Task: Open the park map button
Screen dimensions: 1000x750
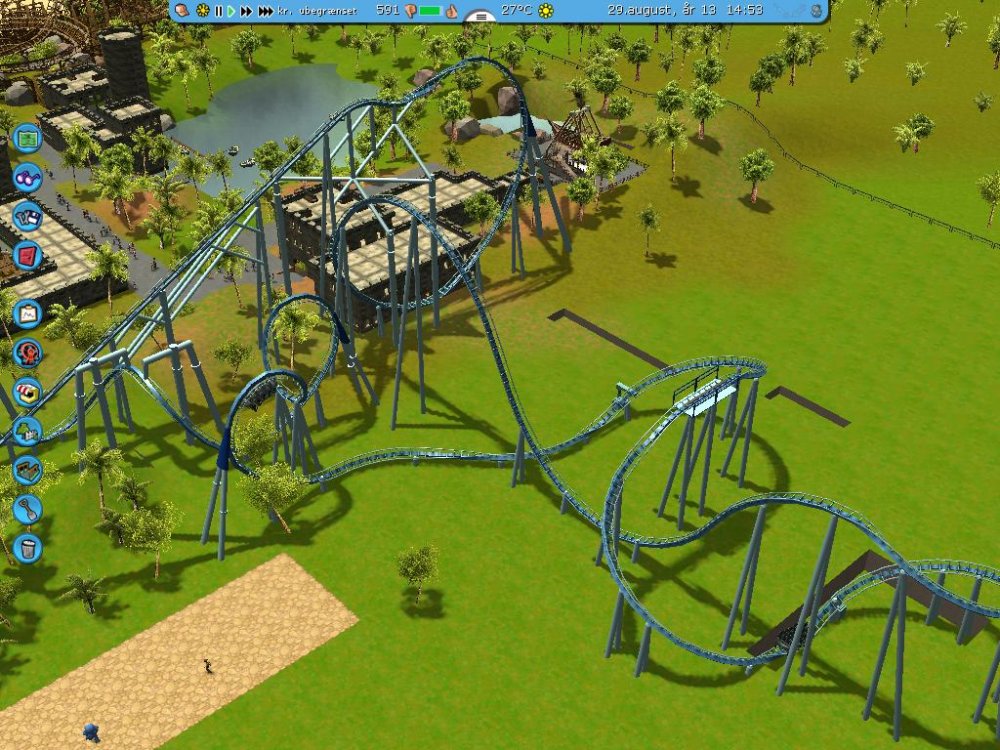Action: (x=27, y=135)
